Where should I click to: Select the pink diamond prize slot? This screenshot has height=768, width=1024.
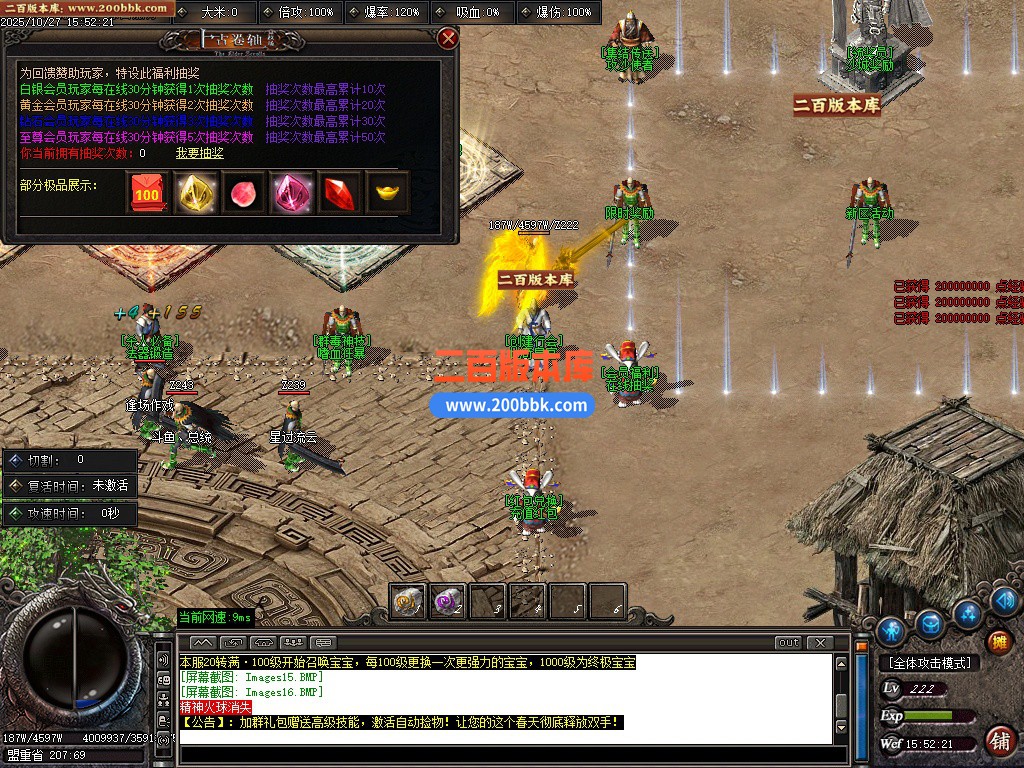click(x=291, y=193)
